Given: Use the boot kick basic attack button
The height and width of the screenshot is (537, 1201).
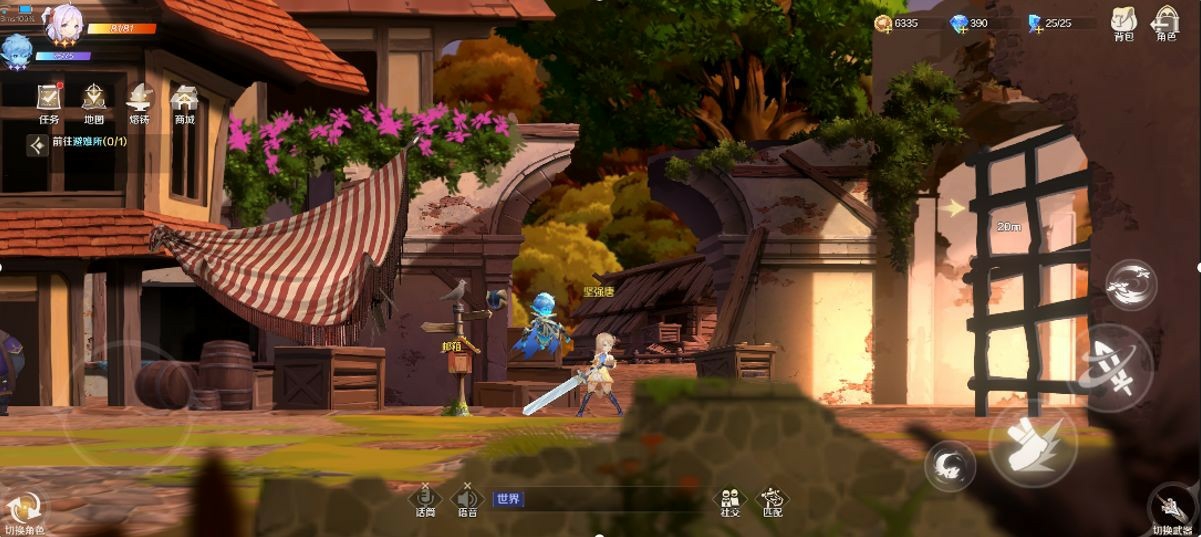Looking at the screenshot, I should [x=1032, y=447].
